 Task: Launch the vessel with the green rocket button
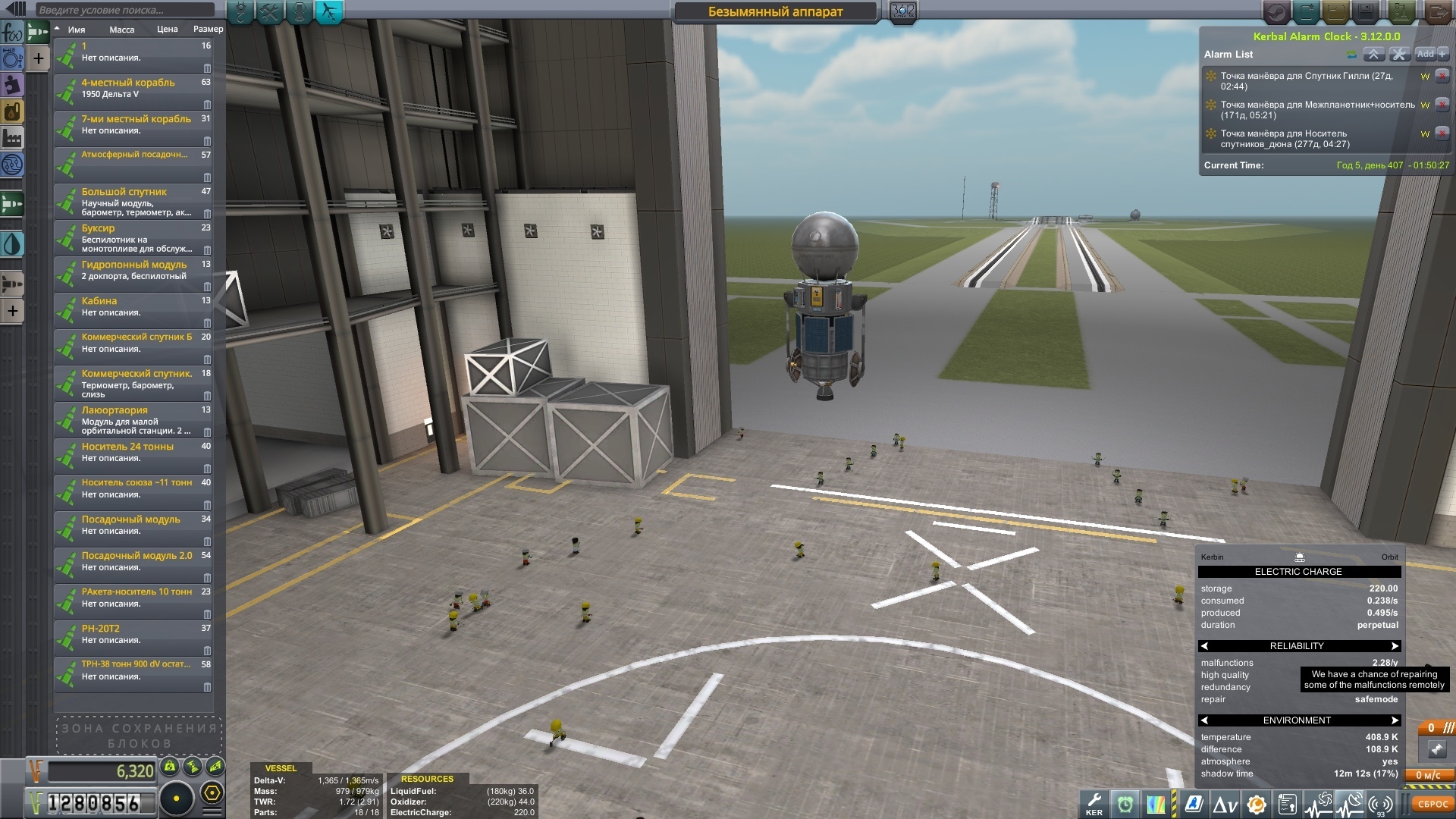(1401, 11)
